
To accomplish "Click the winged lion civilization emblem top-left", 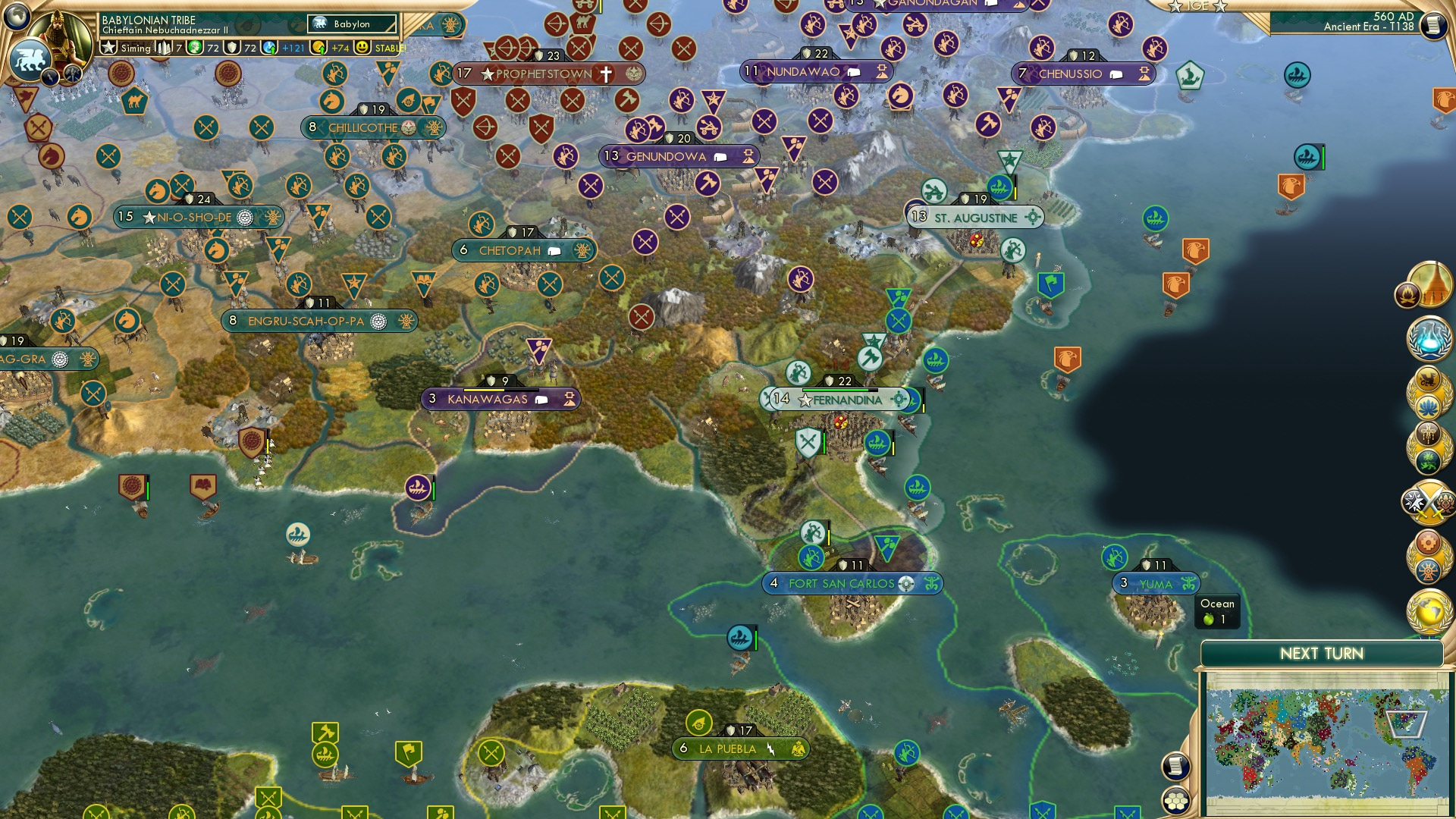I will pyautogui.click(x=30, y=55).
